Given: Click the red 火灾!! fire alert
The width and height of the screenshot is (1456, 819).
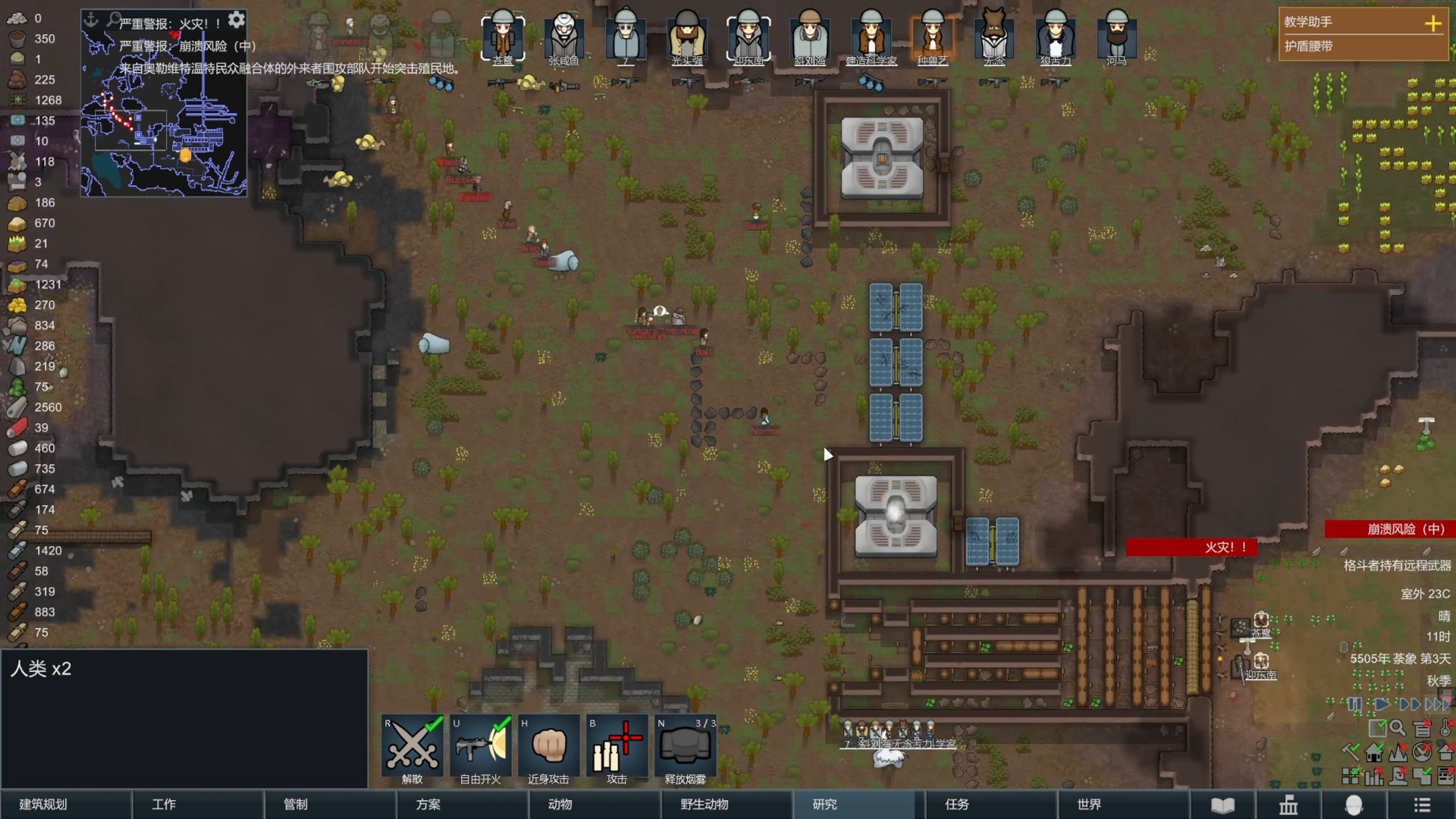Looking at the screenshot, I should 1191,547.
